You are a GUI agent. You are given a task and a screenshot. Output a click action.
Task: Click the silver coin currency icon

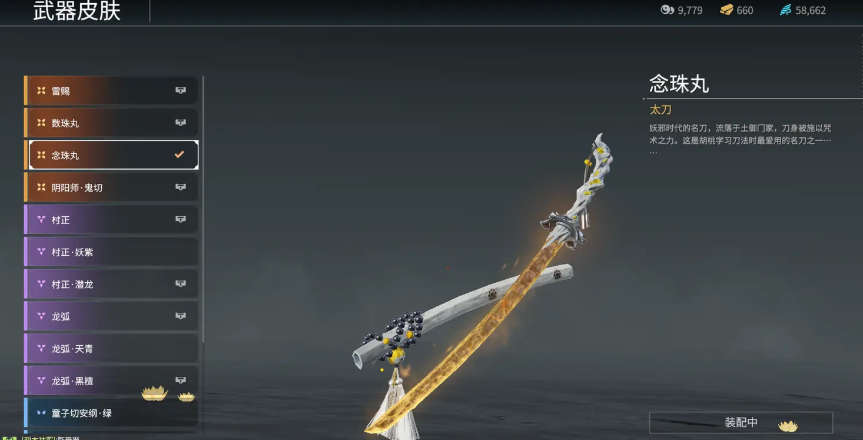click(x=667, y=10)
